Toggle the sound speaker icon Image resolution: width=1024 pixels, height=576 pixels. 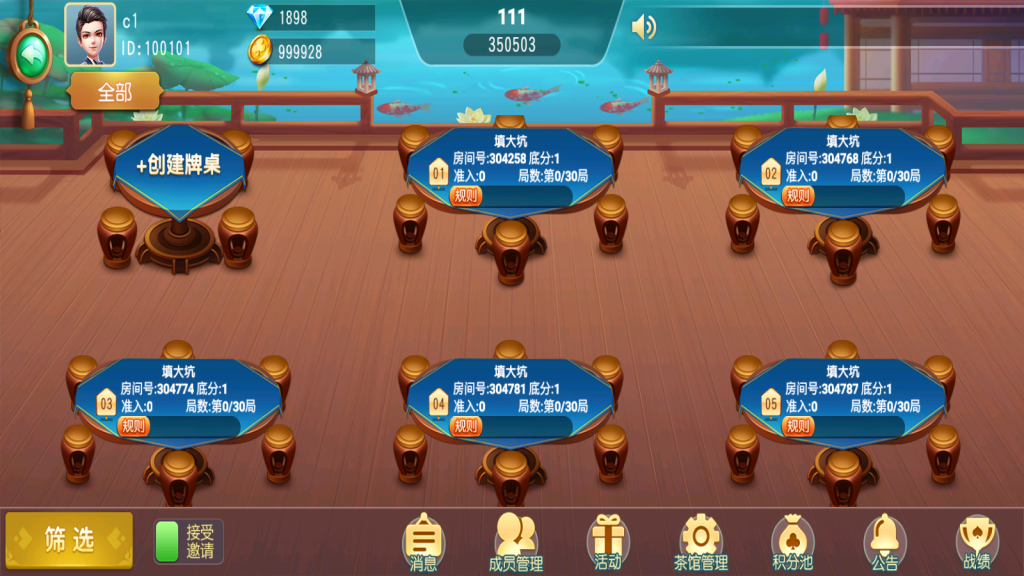point(643,28)
